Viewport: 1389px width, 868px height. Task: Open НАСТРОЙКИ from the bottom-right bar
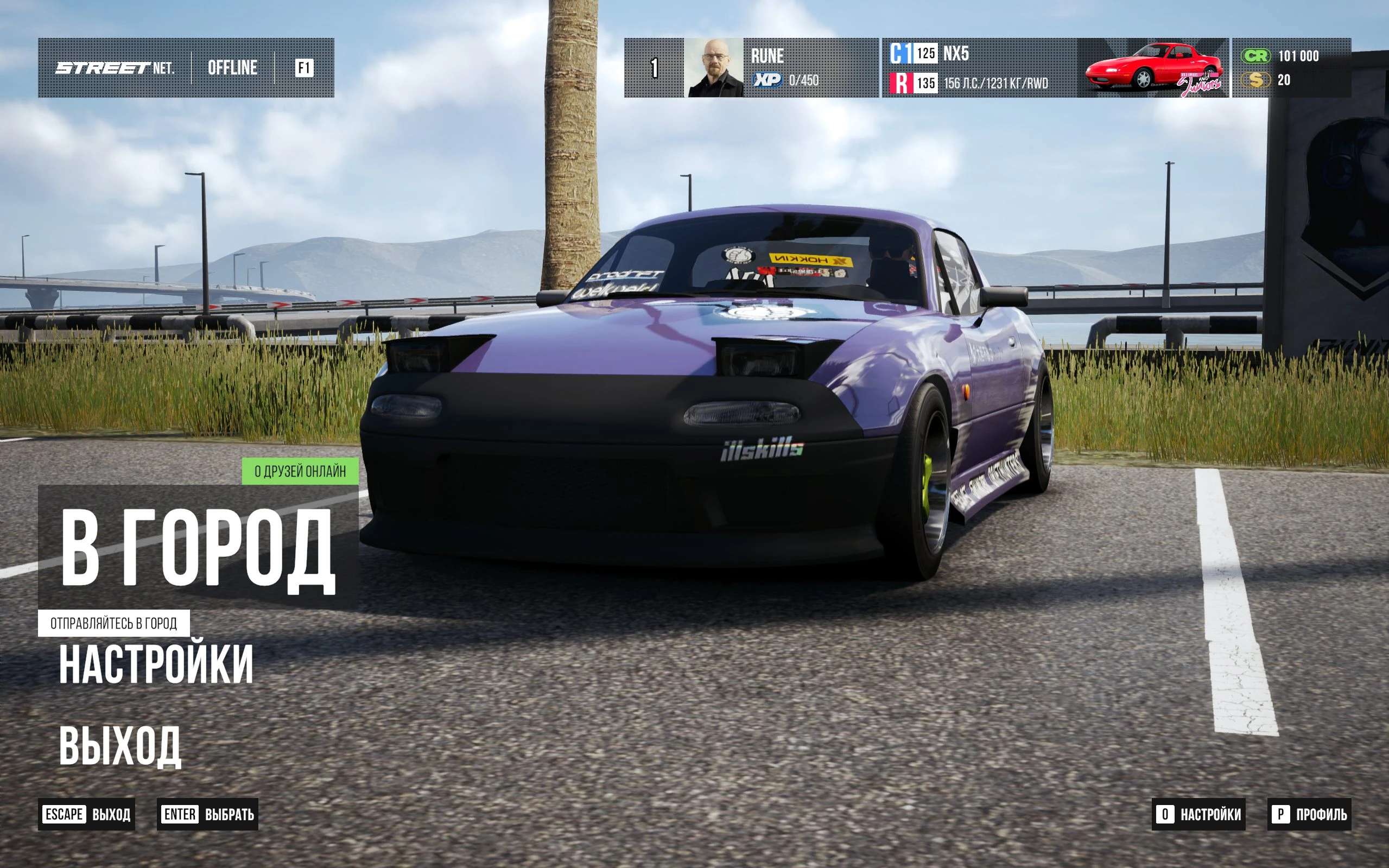pos(1198,814)
